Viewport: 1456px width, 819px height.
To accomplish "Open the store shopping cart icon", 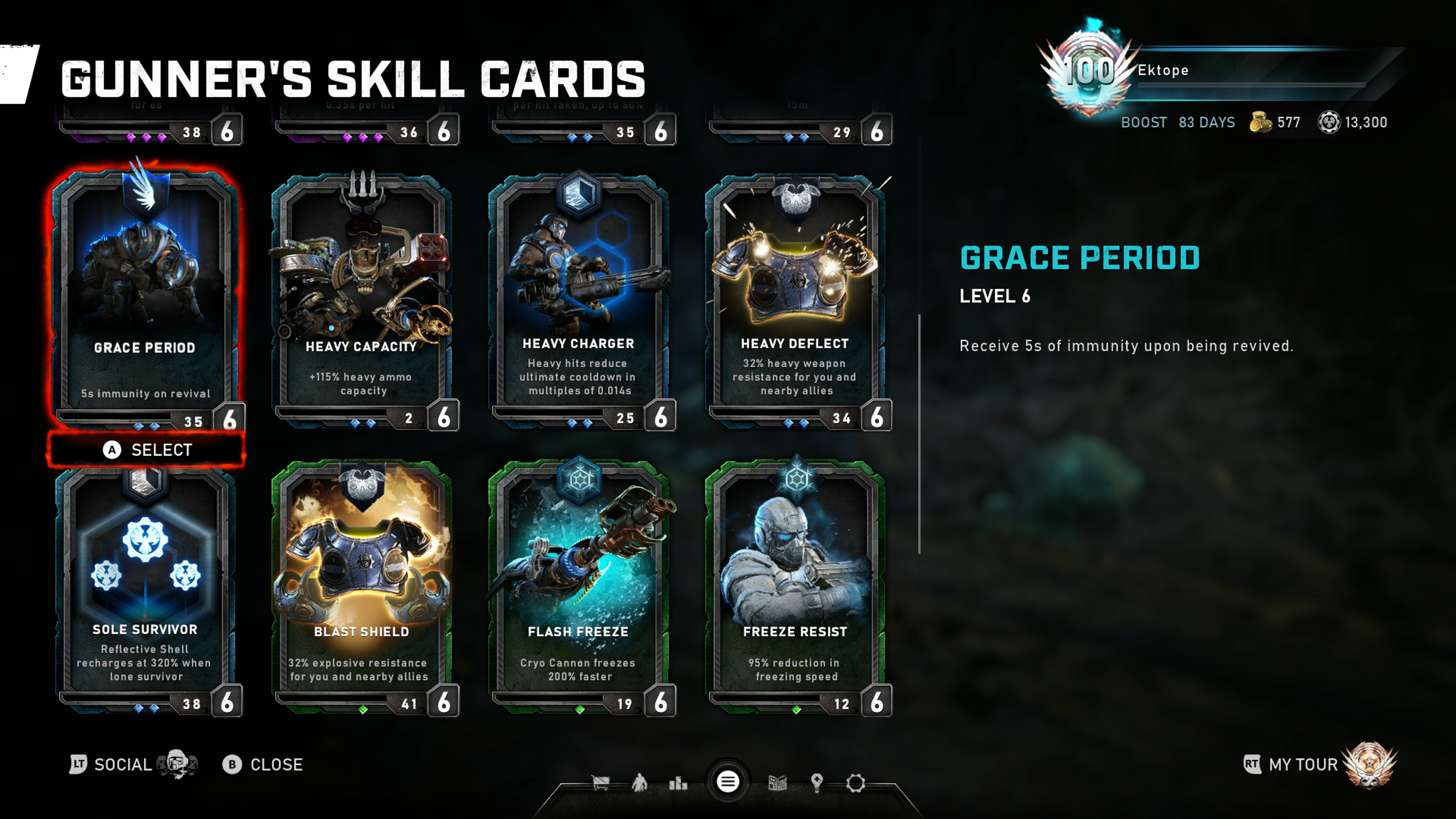I will click(600, 783).
